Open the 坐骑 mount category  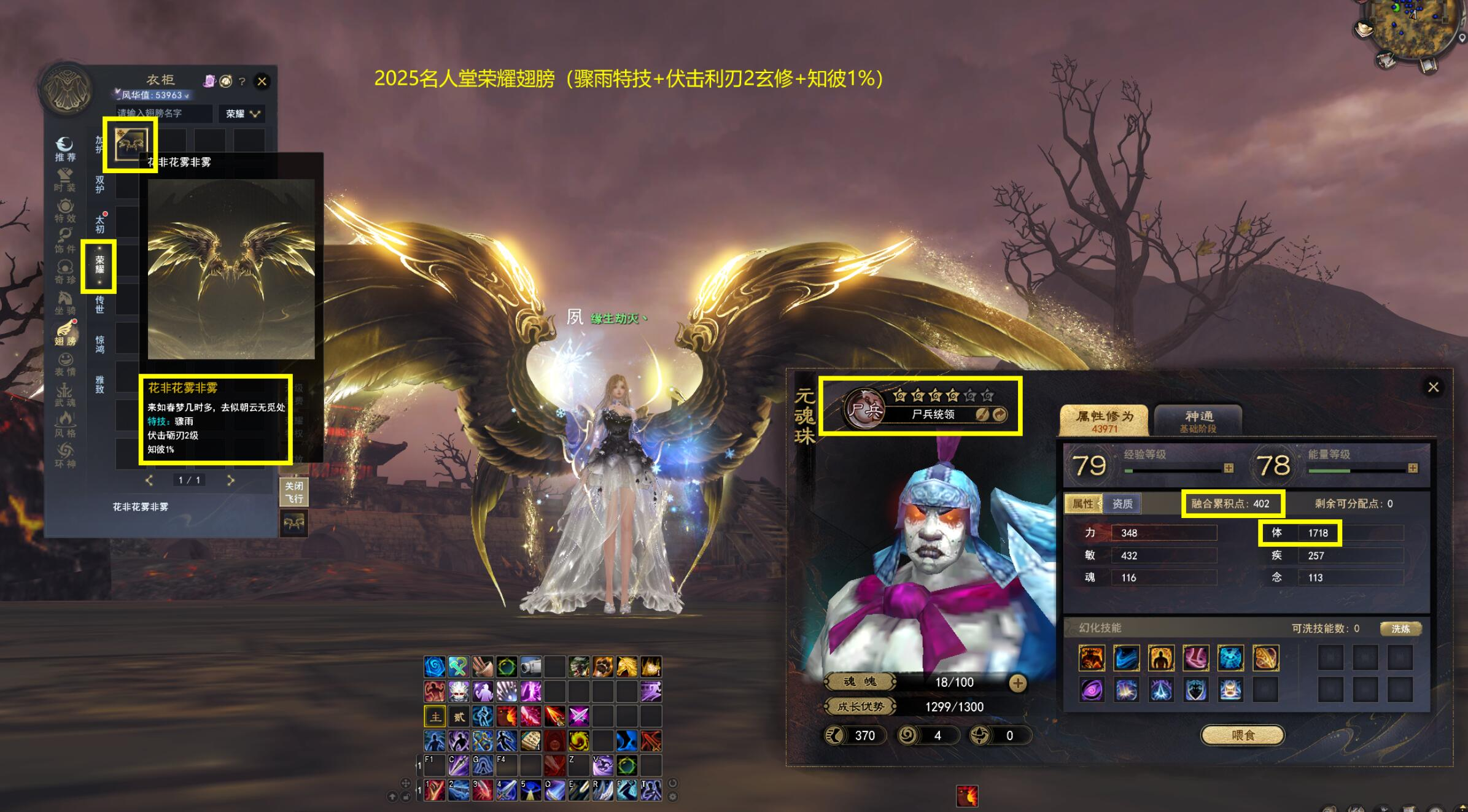(64, 302)
